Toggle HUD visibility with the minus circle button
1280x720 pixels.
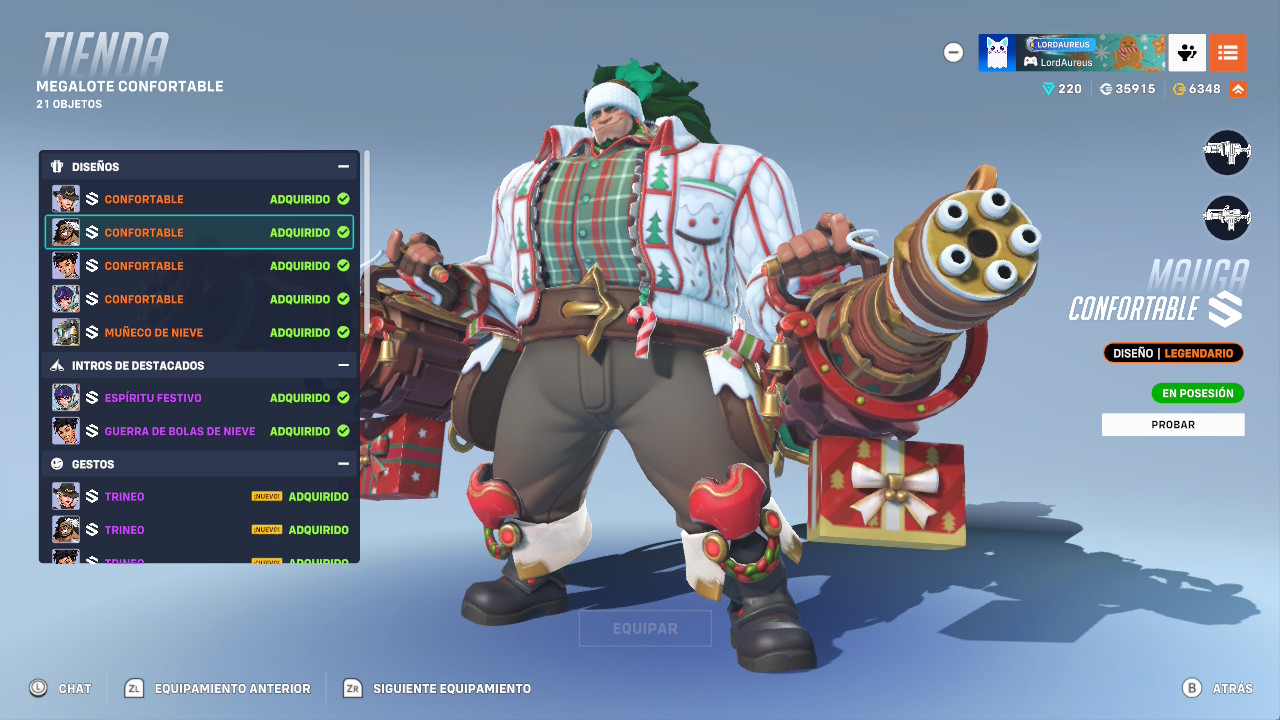[953, 53]
